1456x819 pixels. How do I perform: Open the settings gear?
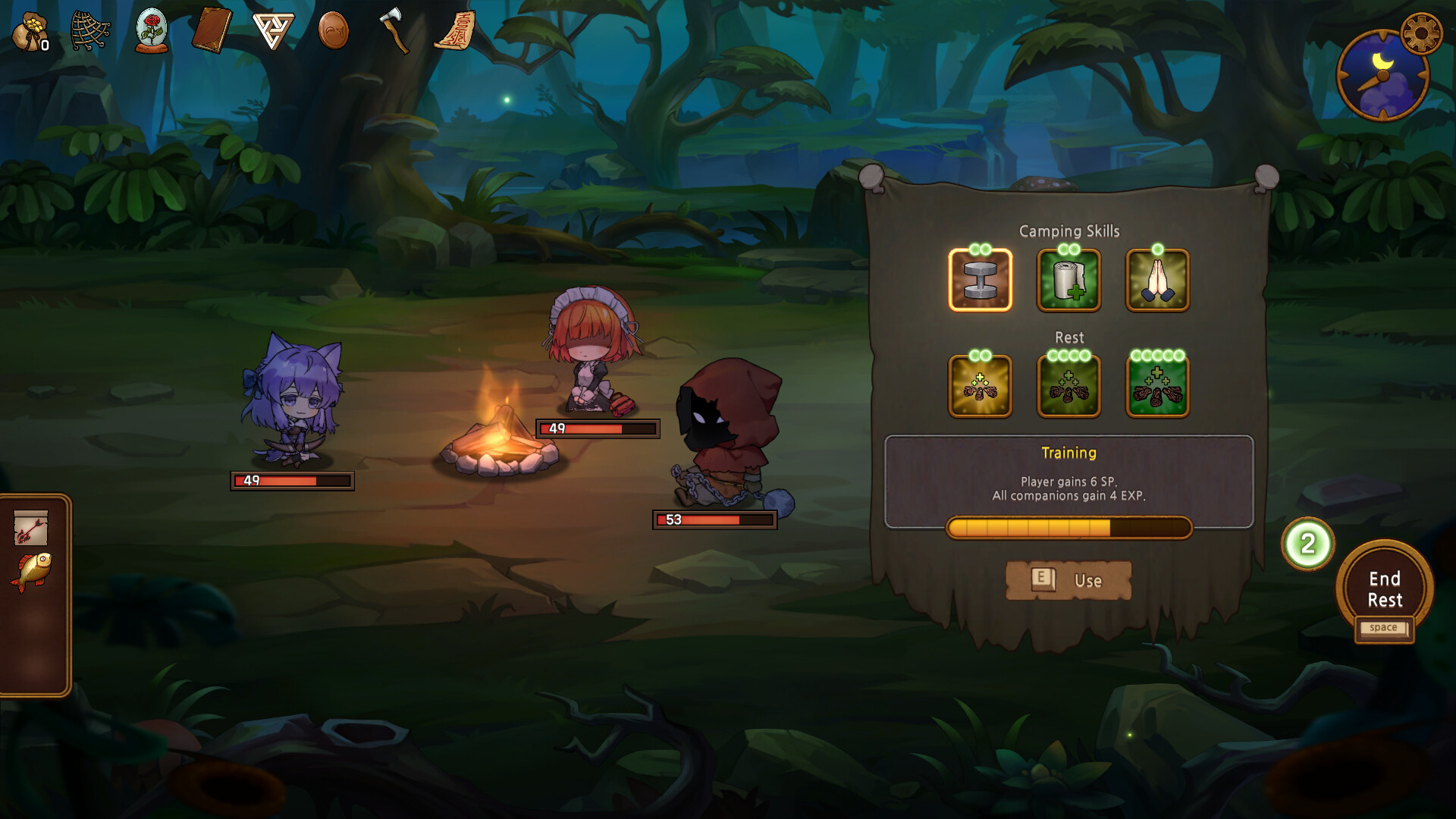pyautogui.click(x=1420, y=33)
